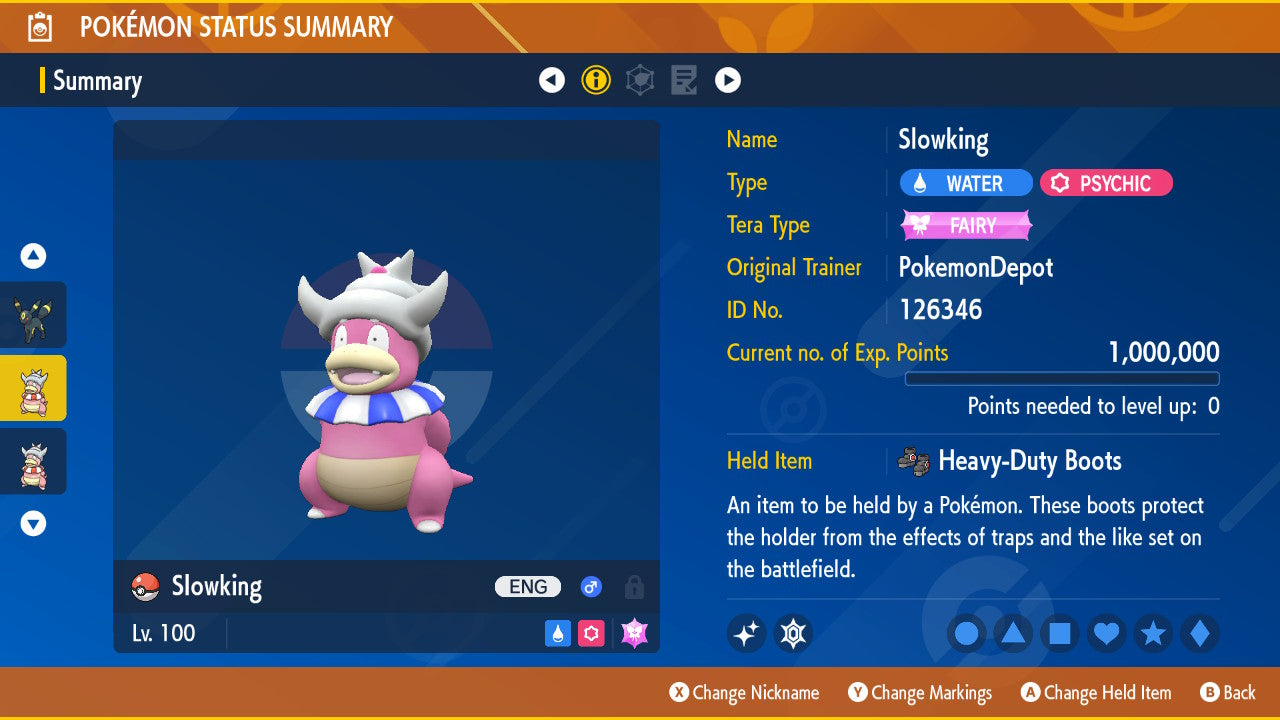
Task: Toggle the heart marking
Action: pos(1107,633)
